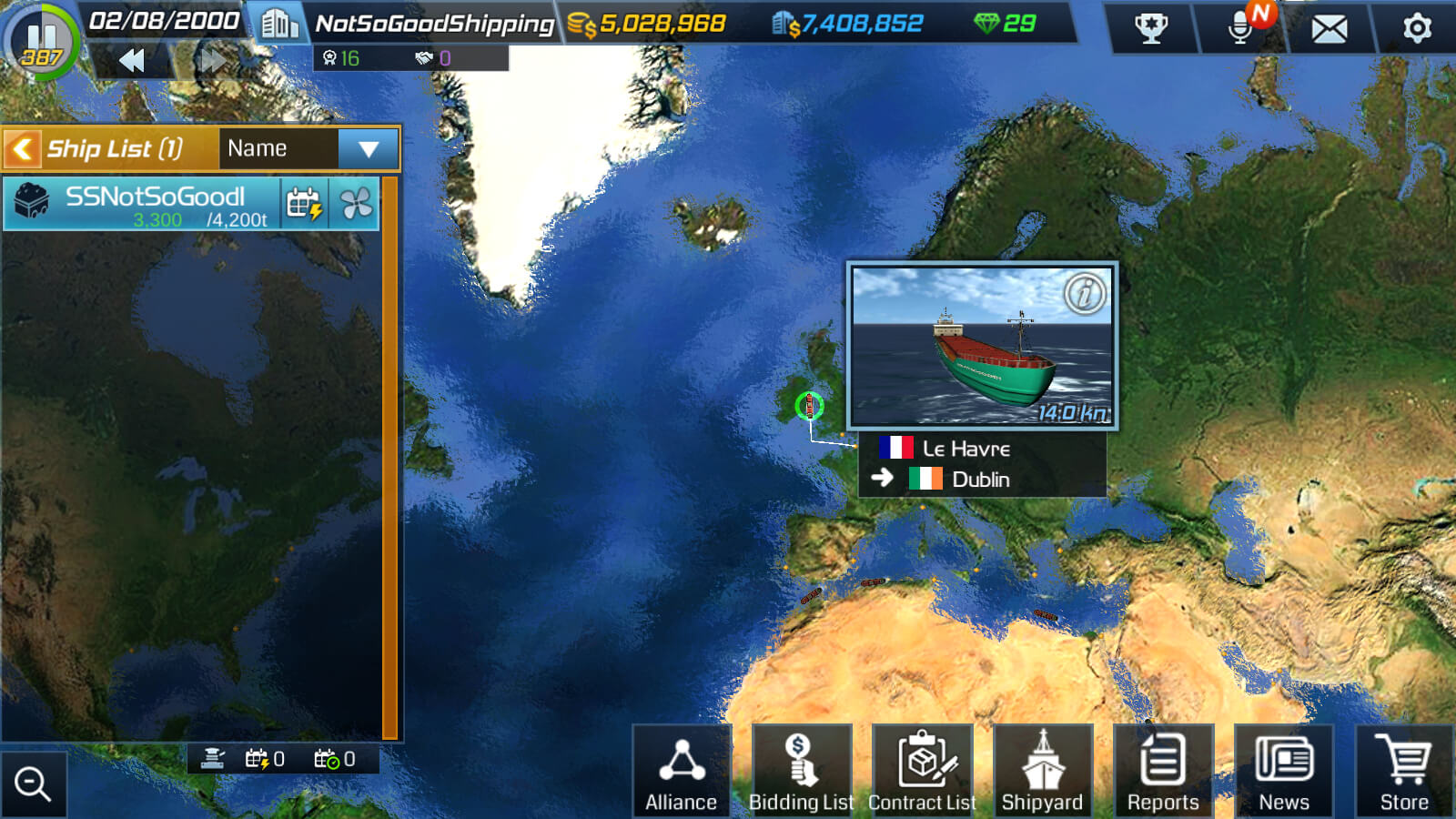Open ship schedule calendar icon
The image size is (1456, 819).
pyautogui.click(x=304, y=204)
